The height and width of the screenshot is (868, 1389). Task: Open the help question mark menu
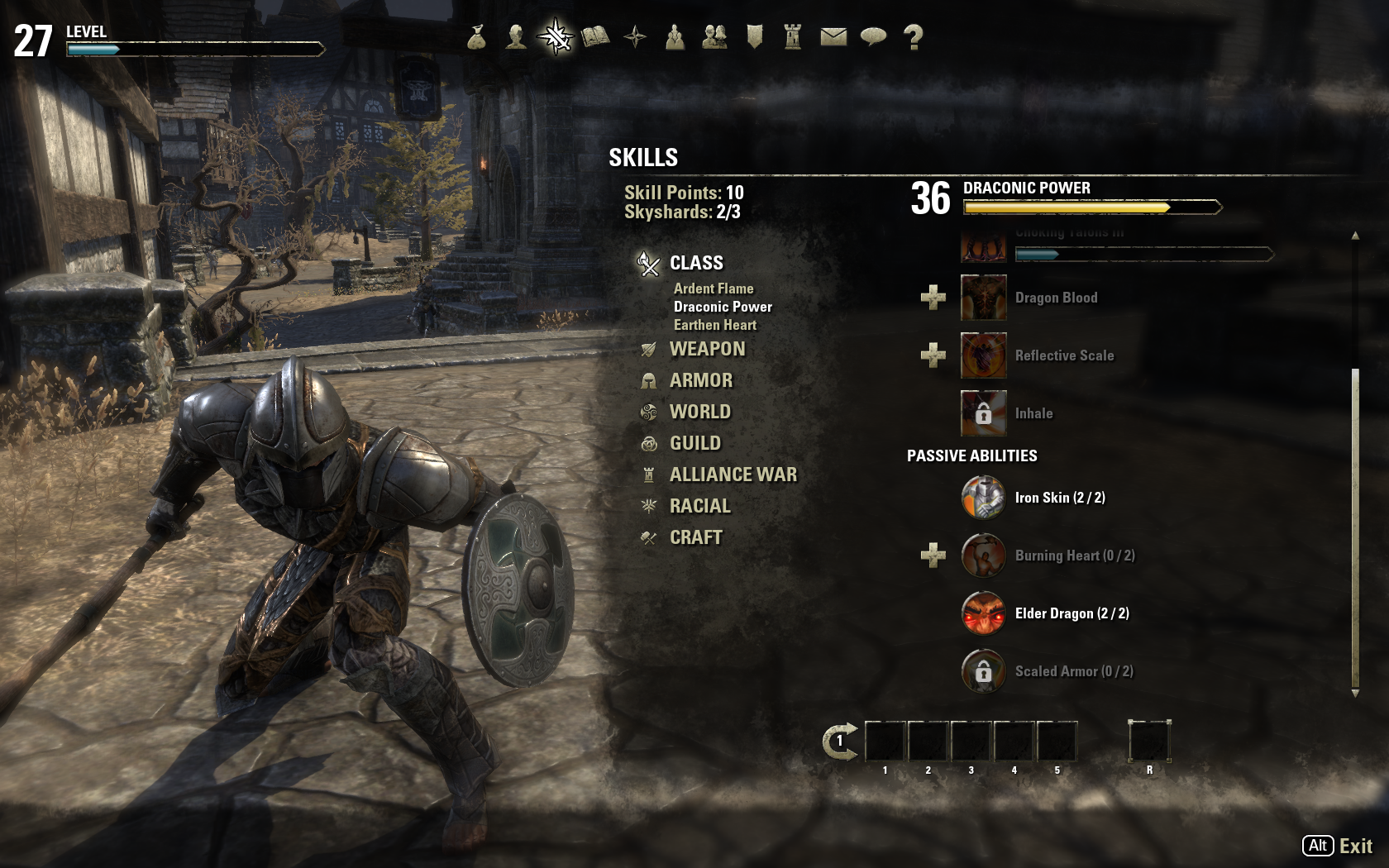click(913, 36)
